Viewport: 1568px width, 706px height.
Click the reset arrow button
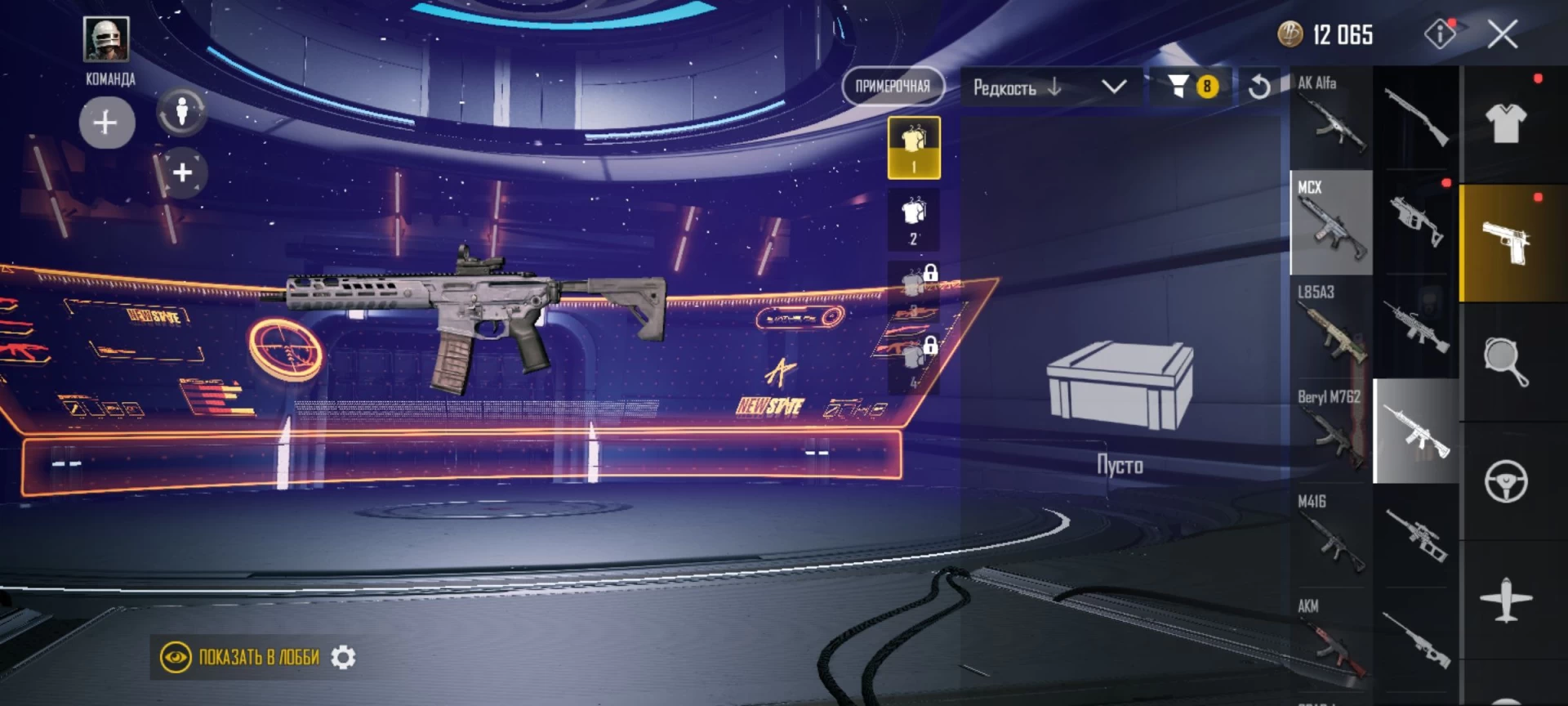(1259, 87)
